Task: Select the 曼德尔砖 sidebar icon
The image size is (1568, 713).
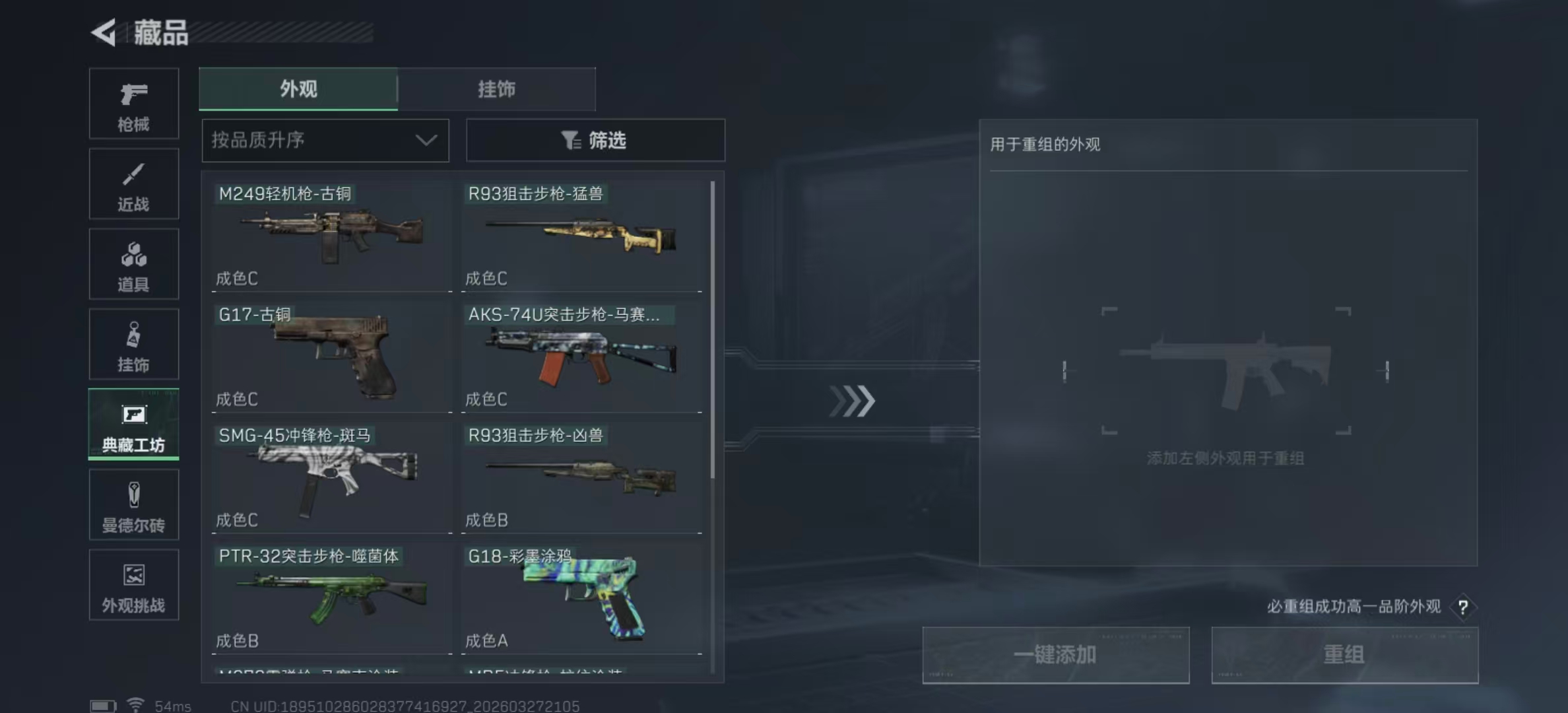Action: 133,505
